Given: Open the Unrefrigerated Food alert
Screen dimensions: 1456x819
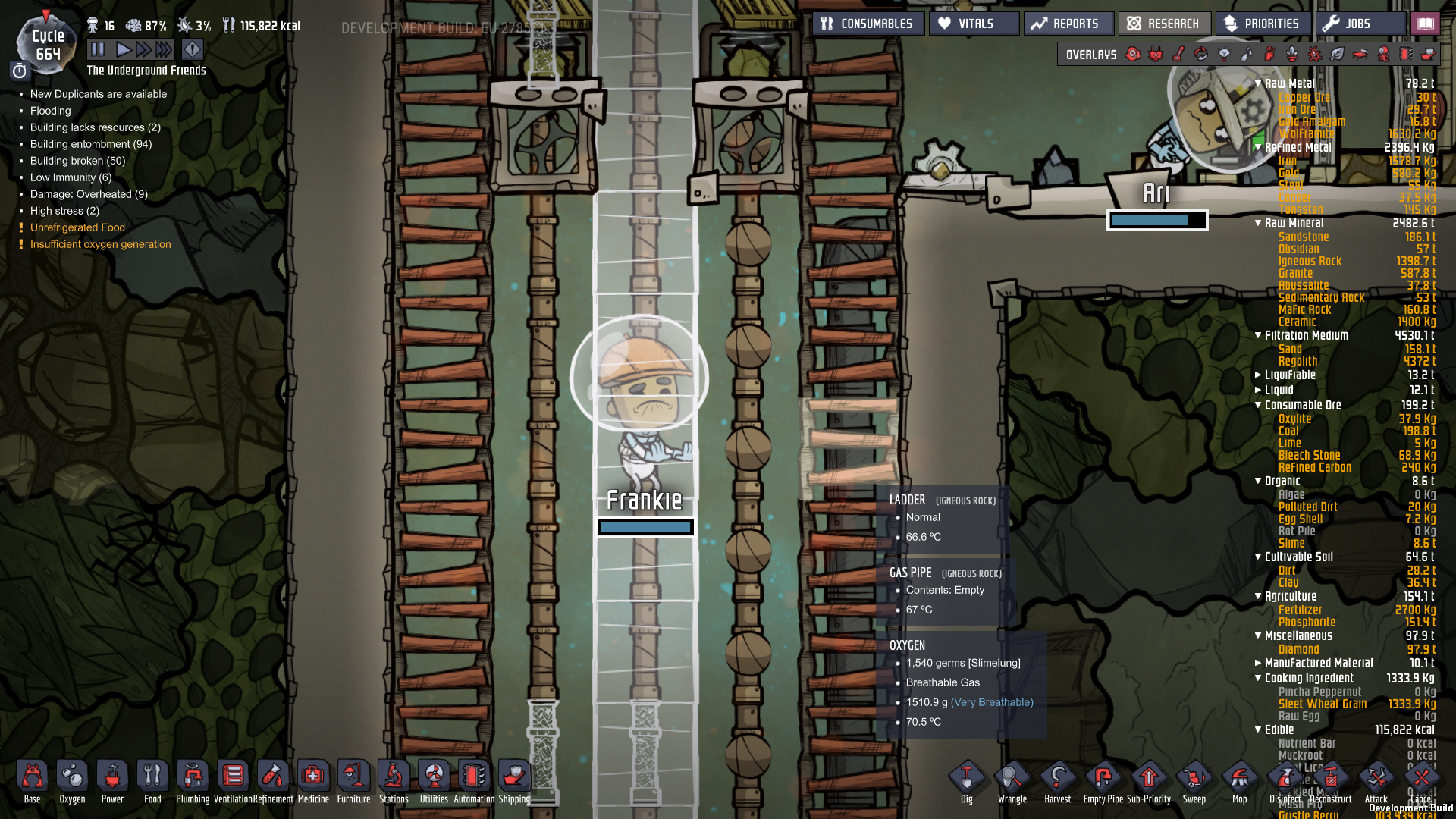Looking at the screenshot, I should click(x=77, y=227).
